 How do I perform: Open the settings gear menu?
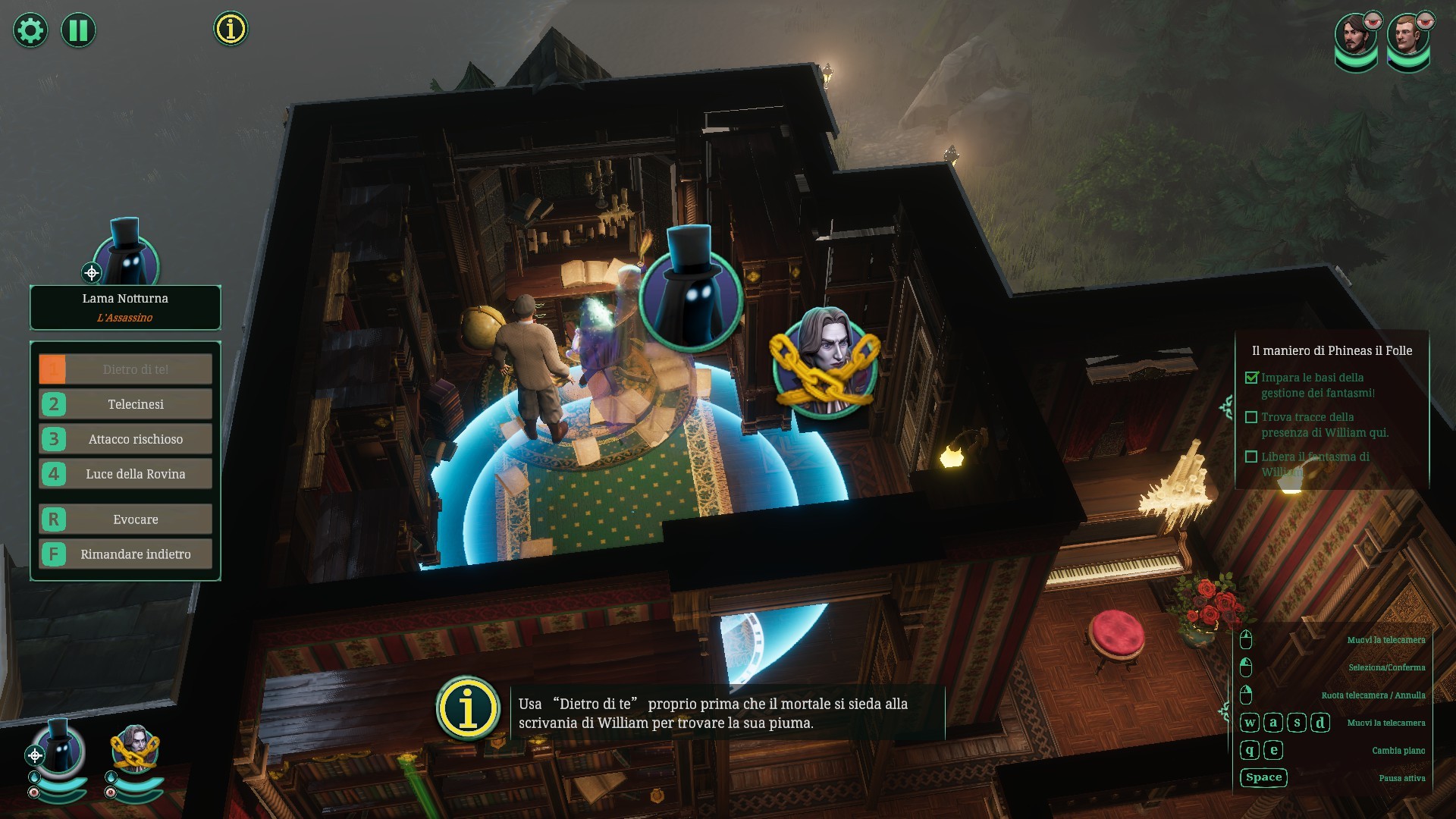point(30,30)
